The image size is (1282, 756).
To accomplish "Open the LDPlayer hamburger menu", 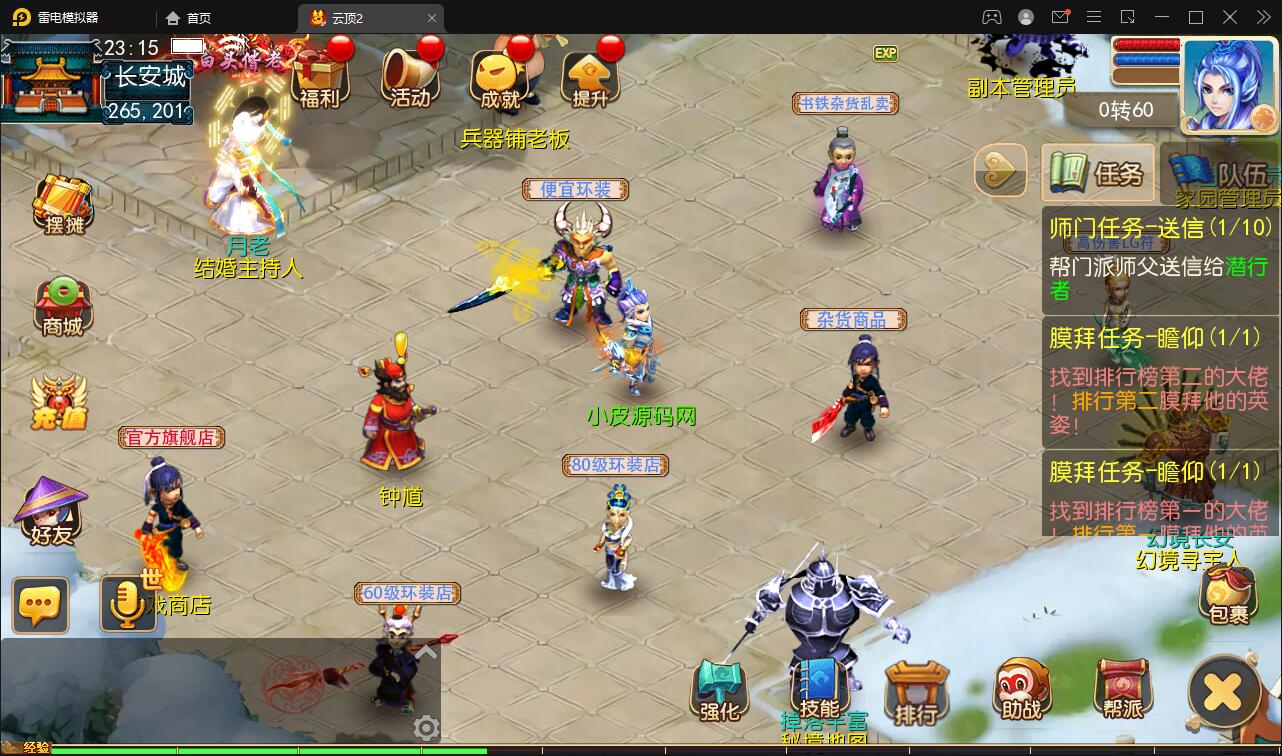I will [1095, 17].
